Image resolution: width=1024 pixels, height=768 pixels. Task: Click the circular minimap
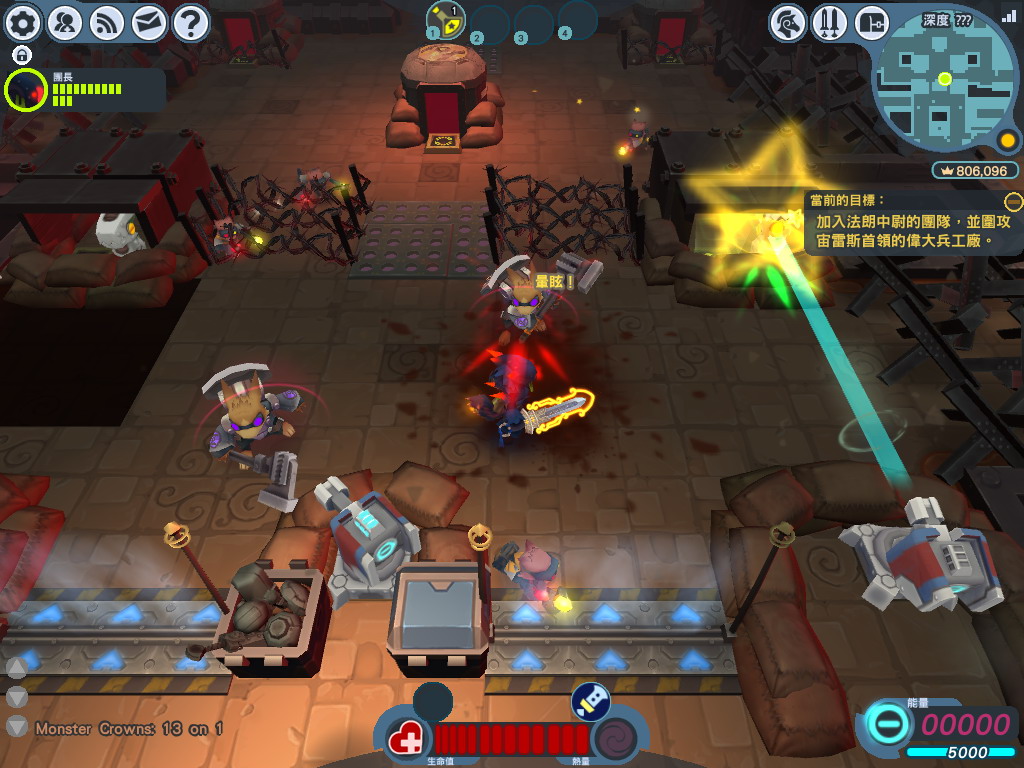coord(944,78)
